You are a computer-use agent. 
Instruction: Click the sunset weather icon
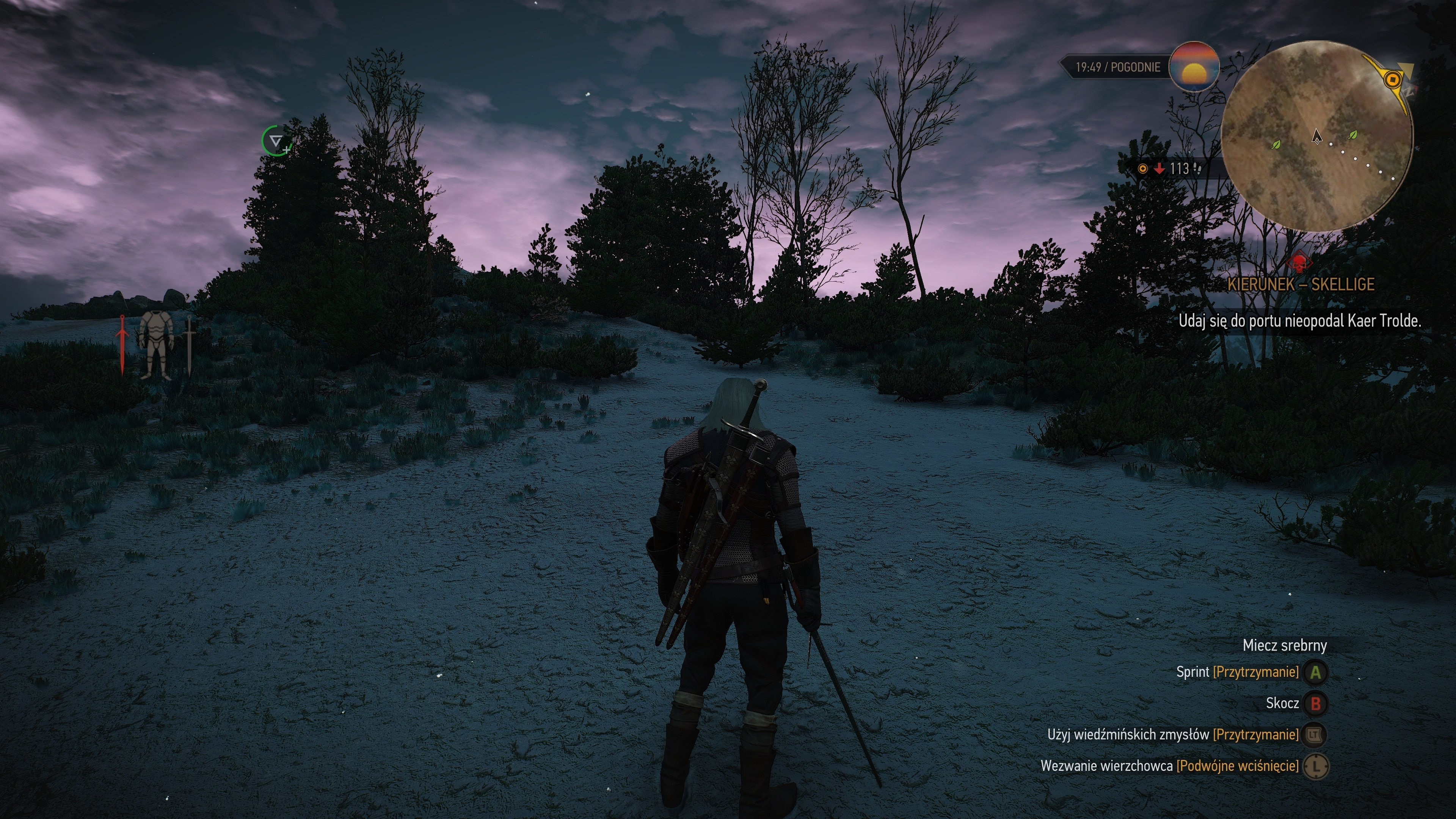click(1194, 67)
